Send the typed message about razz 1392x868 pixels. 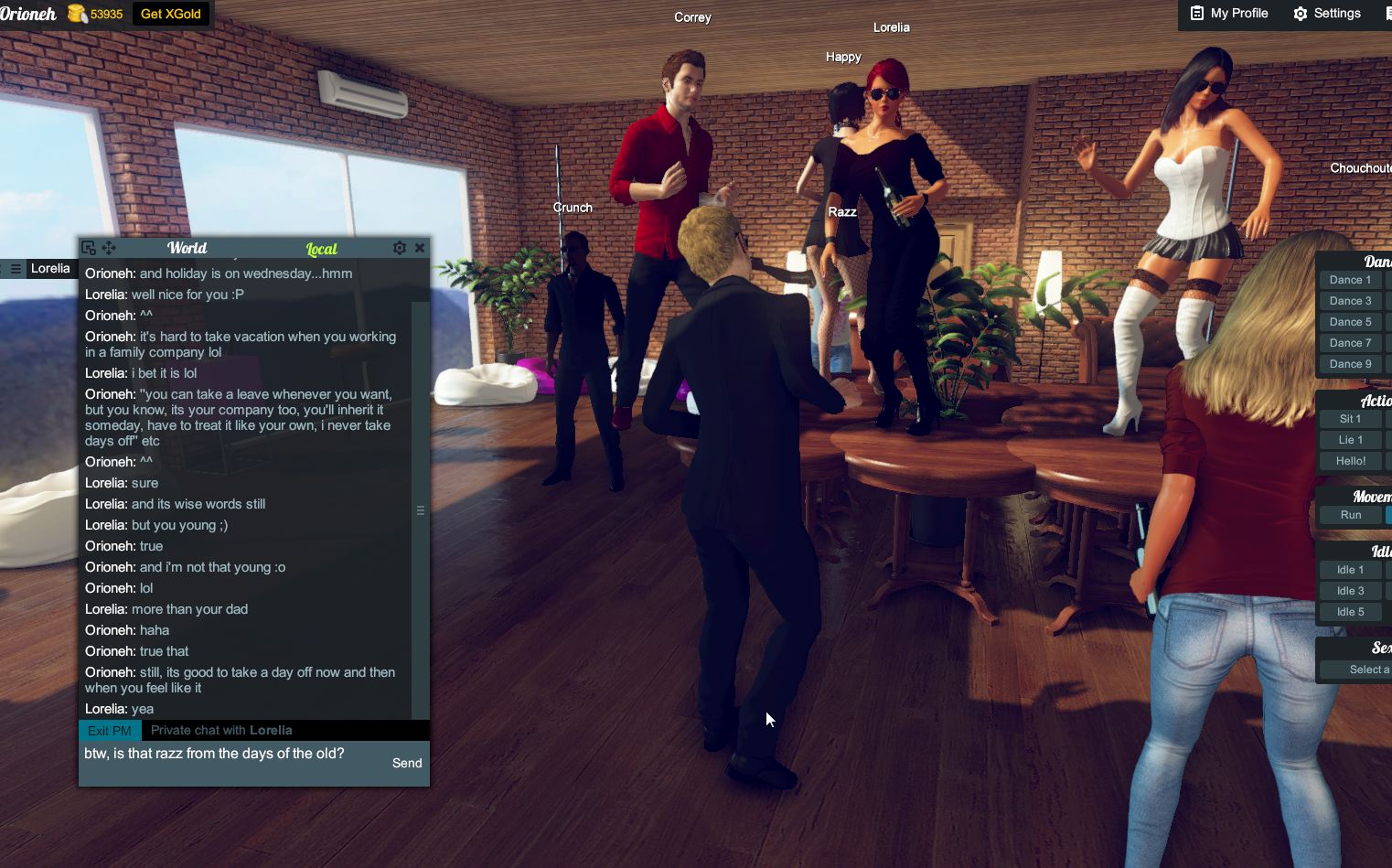406,763
